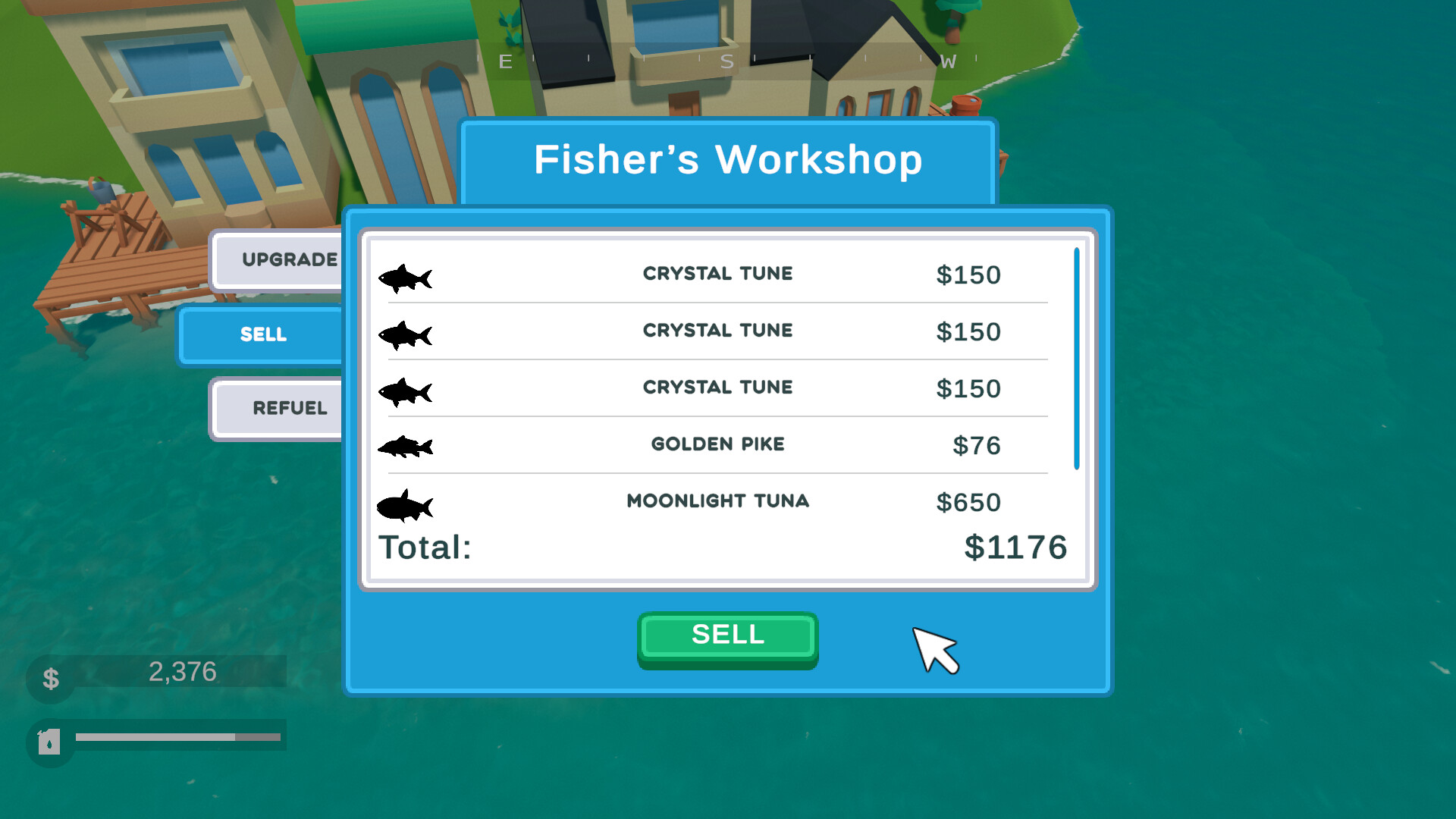Image resolution: width=1456 pixels, height=819 pixels.
Task: Click the Total $1176 label
Action: pyautogui.click(x=425, y=548)
